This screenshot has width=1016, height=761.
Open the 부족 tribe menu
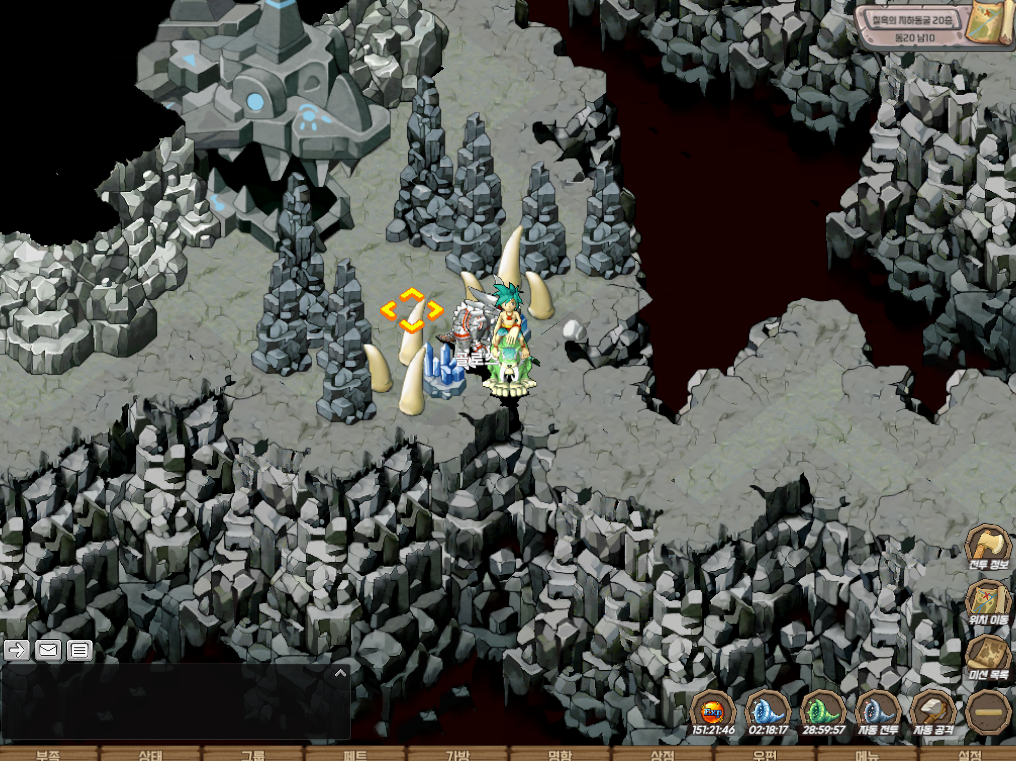(49, 754)
